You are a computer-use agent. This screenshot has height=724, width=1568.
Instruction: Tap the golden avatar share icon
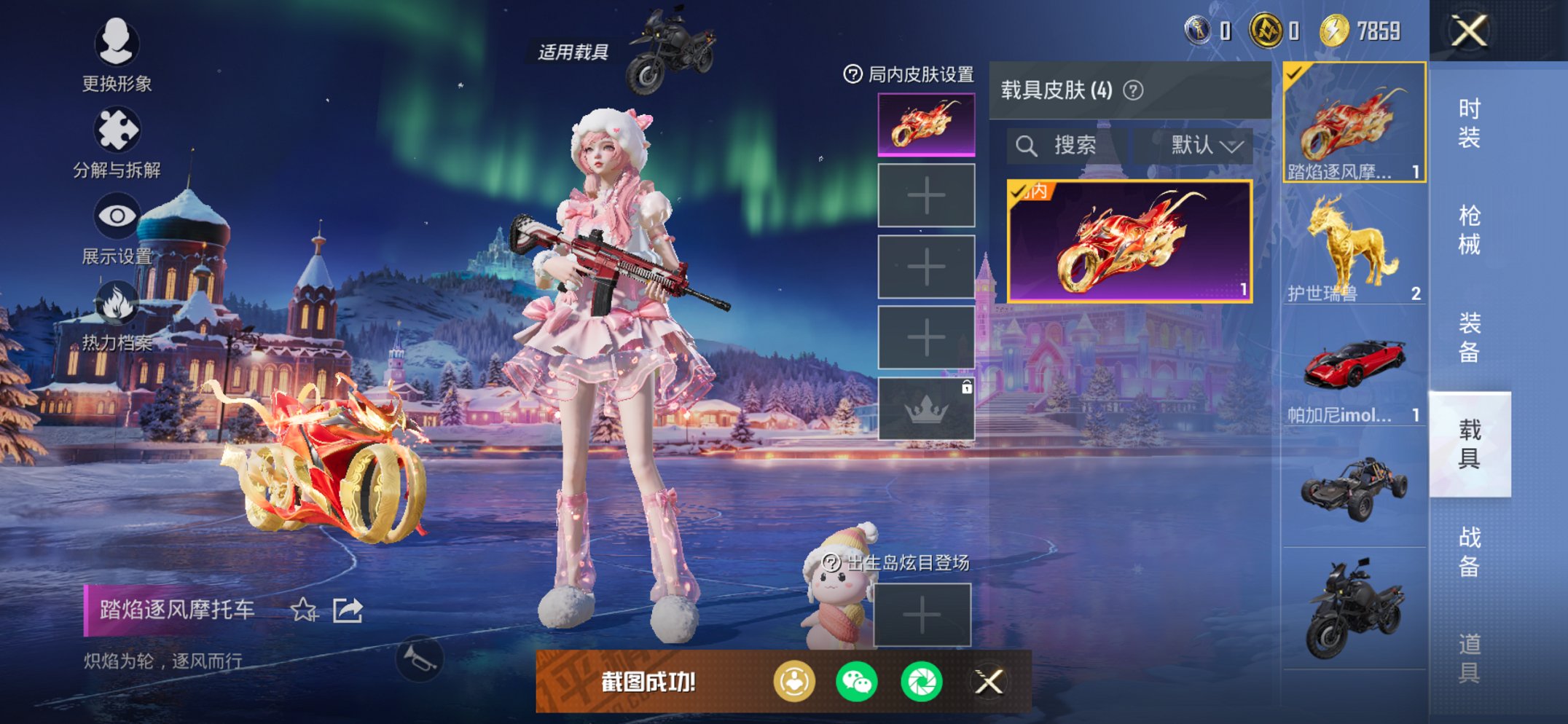794,682
